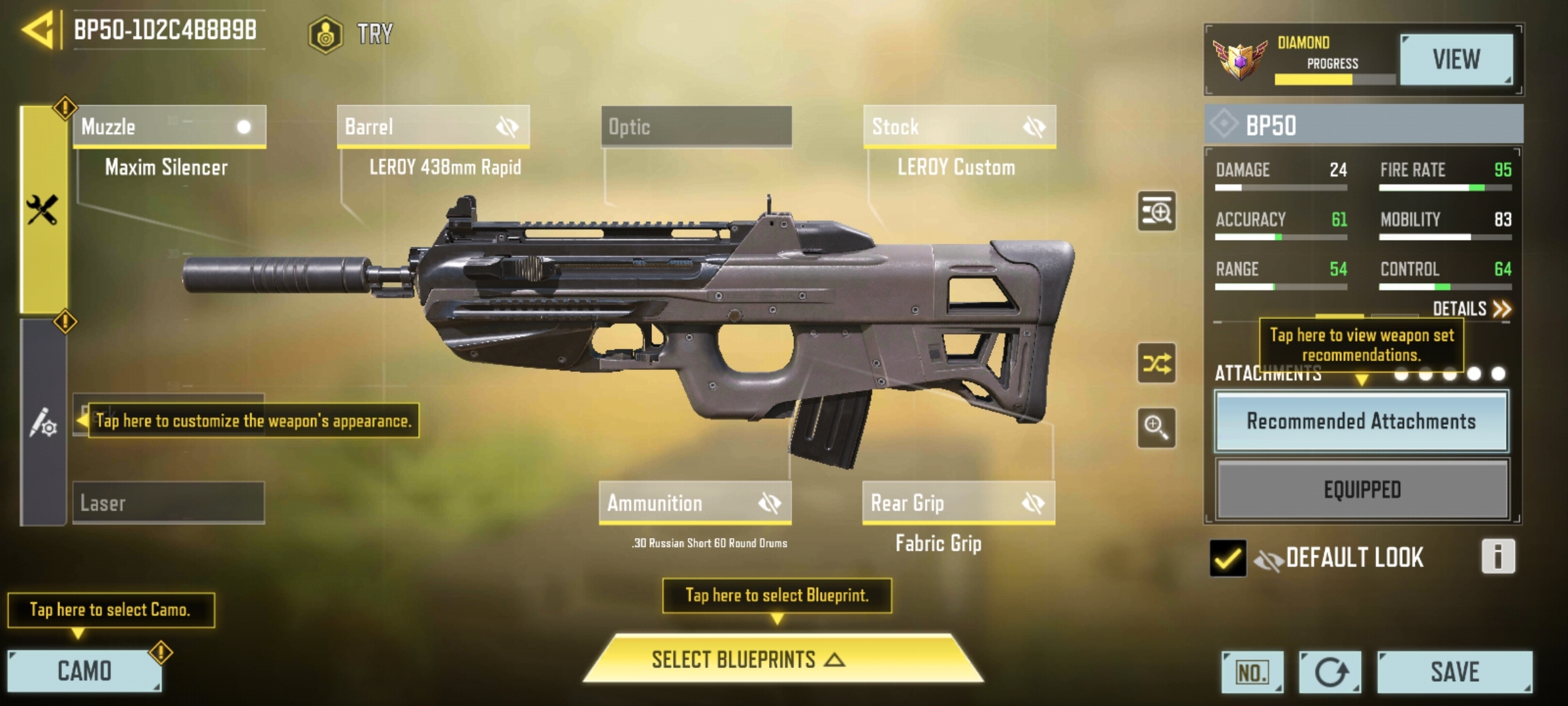Show weapon stat Details
This screenshot has height=706, width=1568.
tap(1471, 309)
